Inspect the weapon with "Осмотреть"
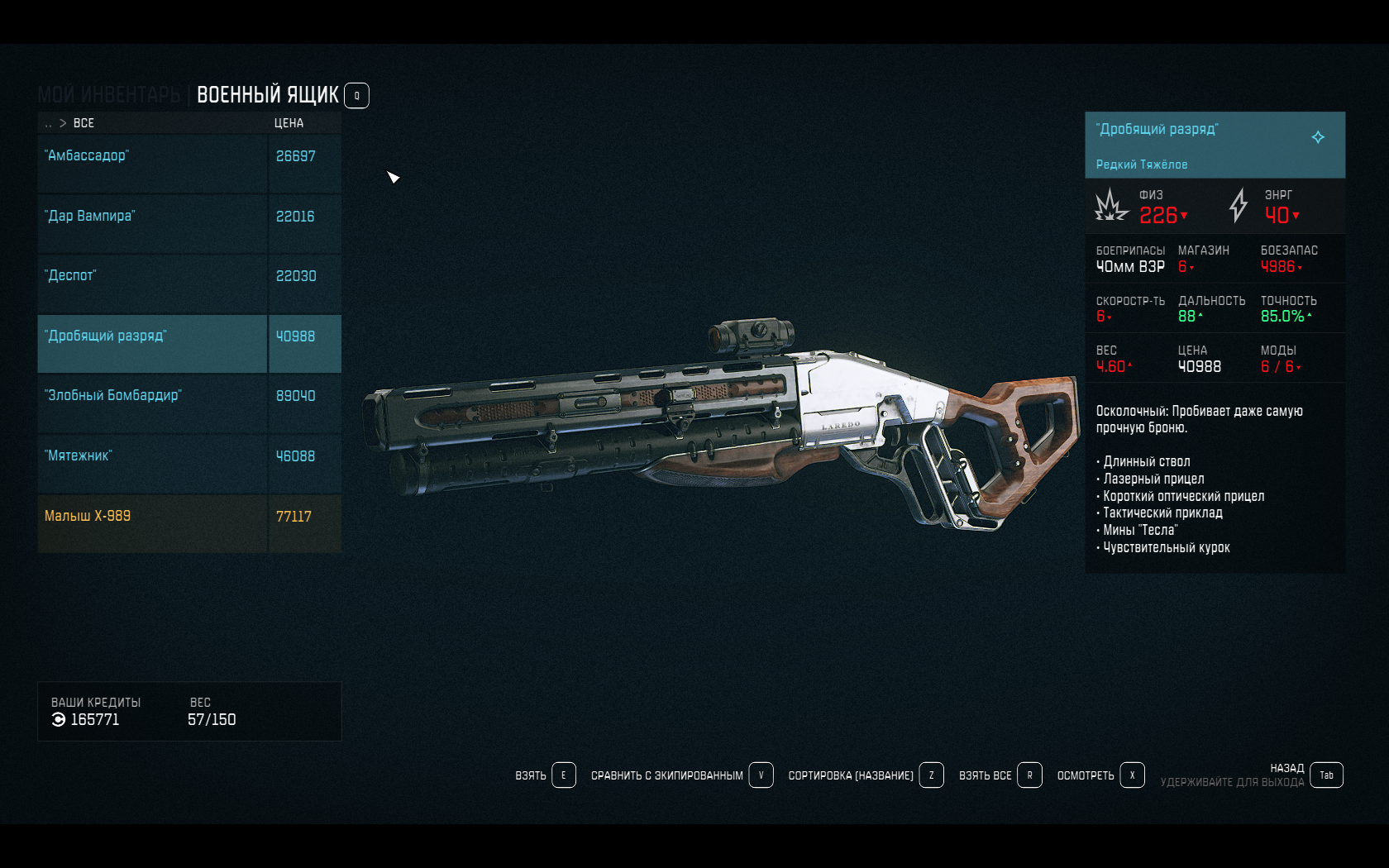Screen dimensions: 1389x868 (1100, 775)
